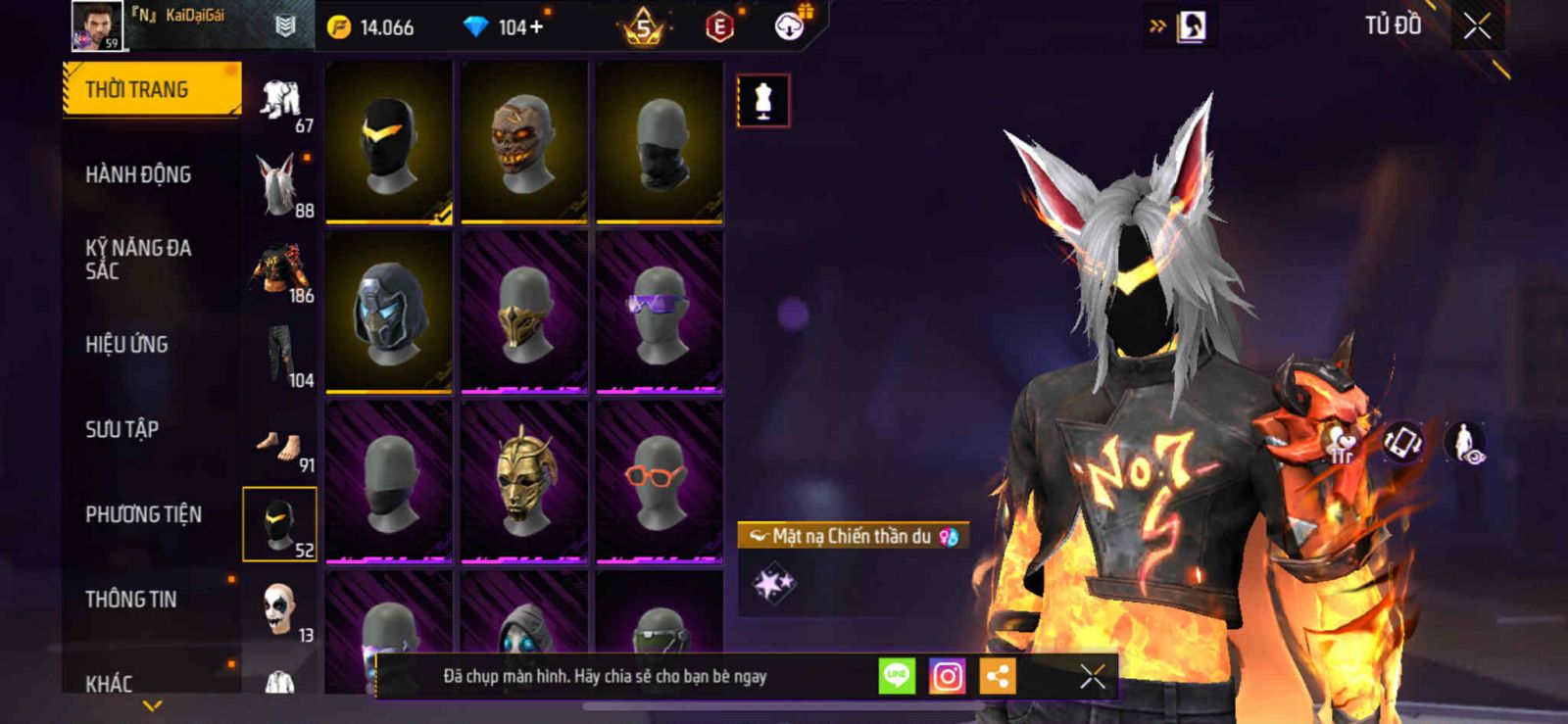Equip the orange glasses item

coord(660,481)
